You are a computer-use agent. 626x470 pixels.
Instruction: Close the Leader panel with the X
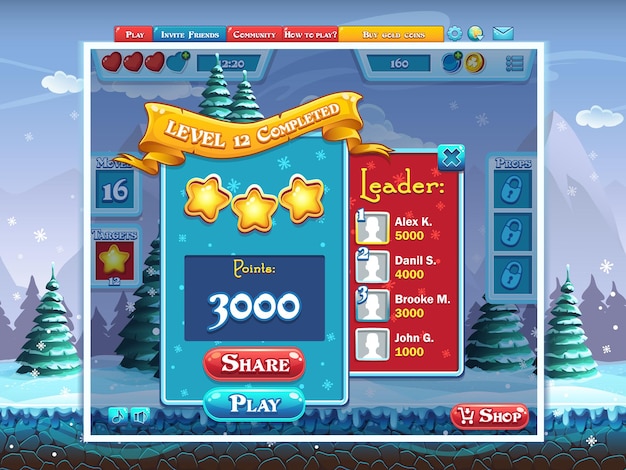pyautogui.click(x=452, y=156)
